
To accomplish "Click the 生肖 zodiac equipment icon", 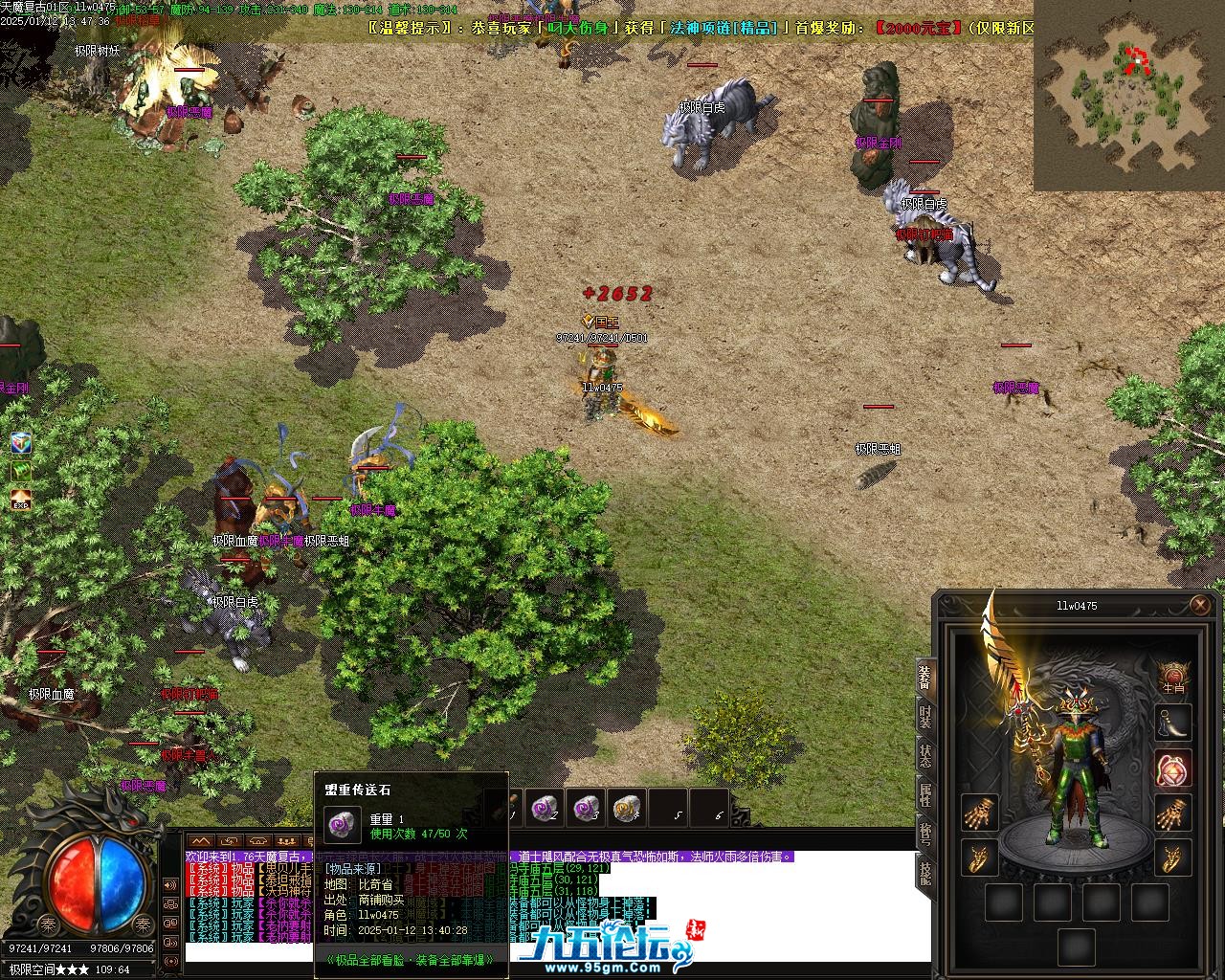I will pos(1172,677).
